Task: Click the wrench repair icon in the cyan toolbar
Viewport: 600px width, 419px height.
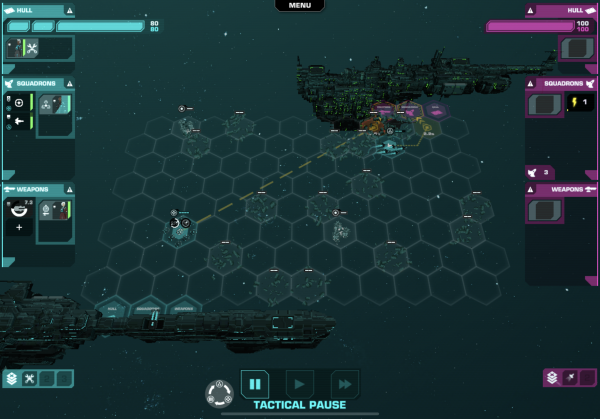Action: click(x=30, y=378)
